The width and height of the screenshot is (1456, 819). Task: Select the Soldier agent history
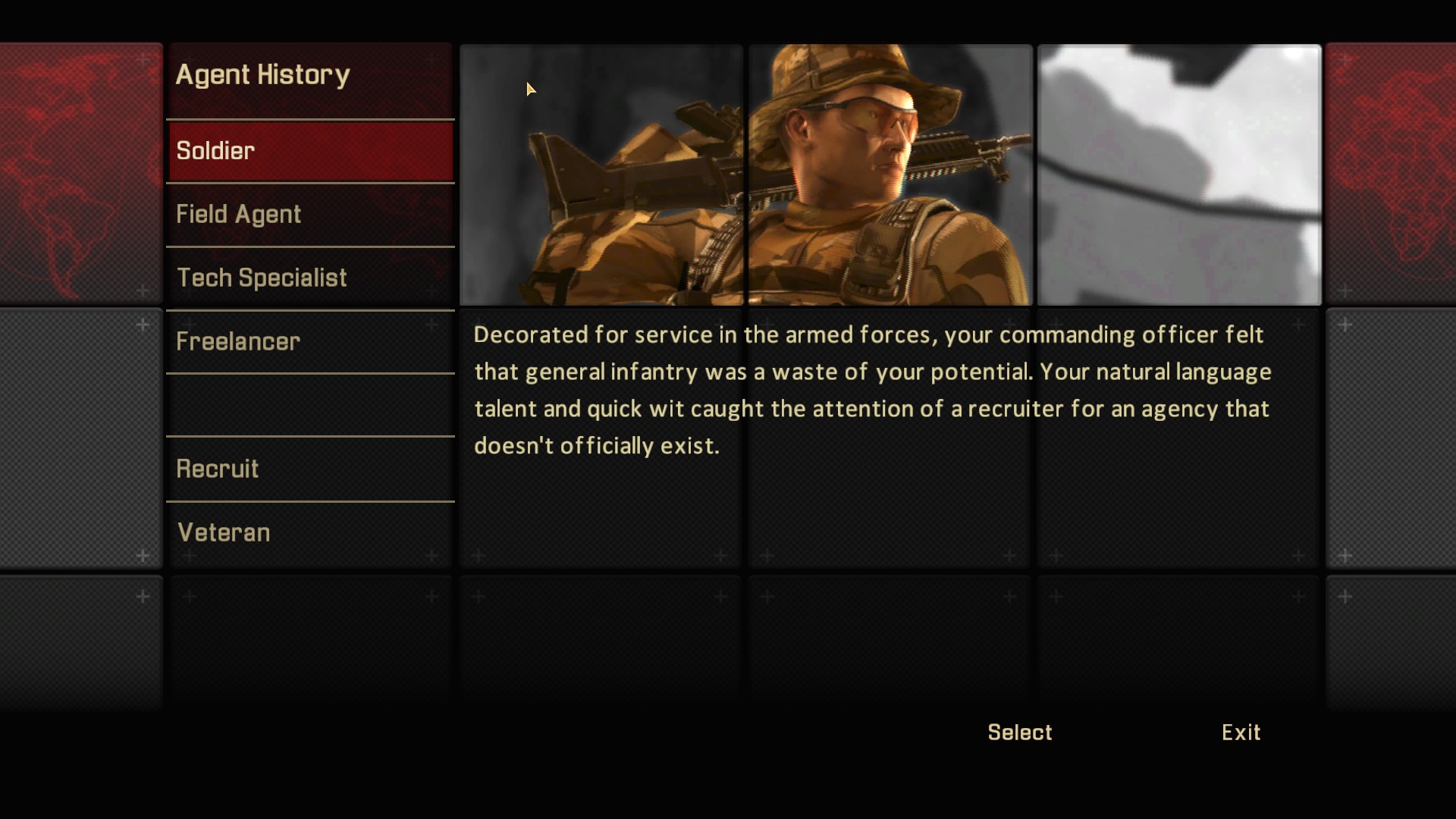[x=310, y=151]
